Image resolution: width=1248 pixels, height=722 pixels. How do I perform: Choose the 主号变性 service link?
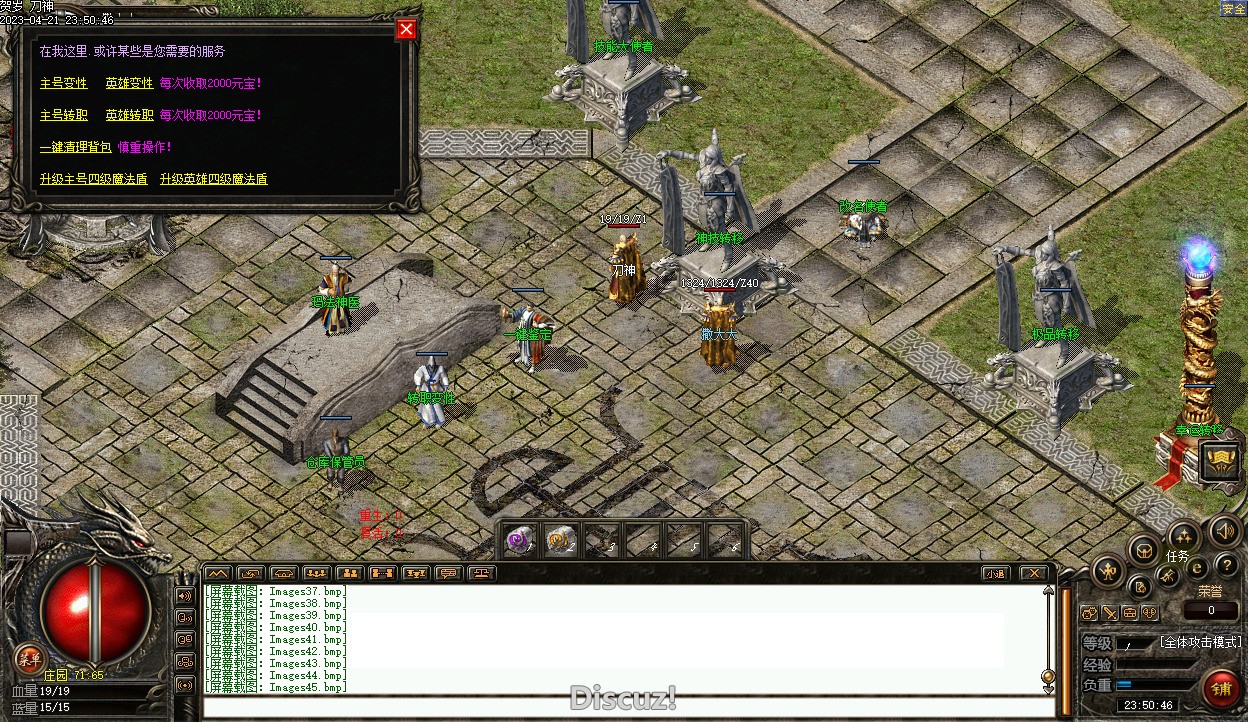(64, 83)
